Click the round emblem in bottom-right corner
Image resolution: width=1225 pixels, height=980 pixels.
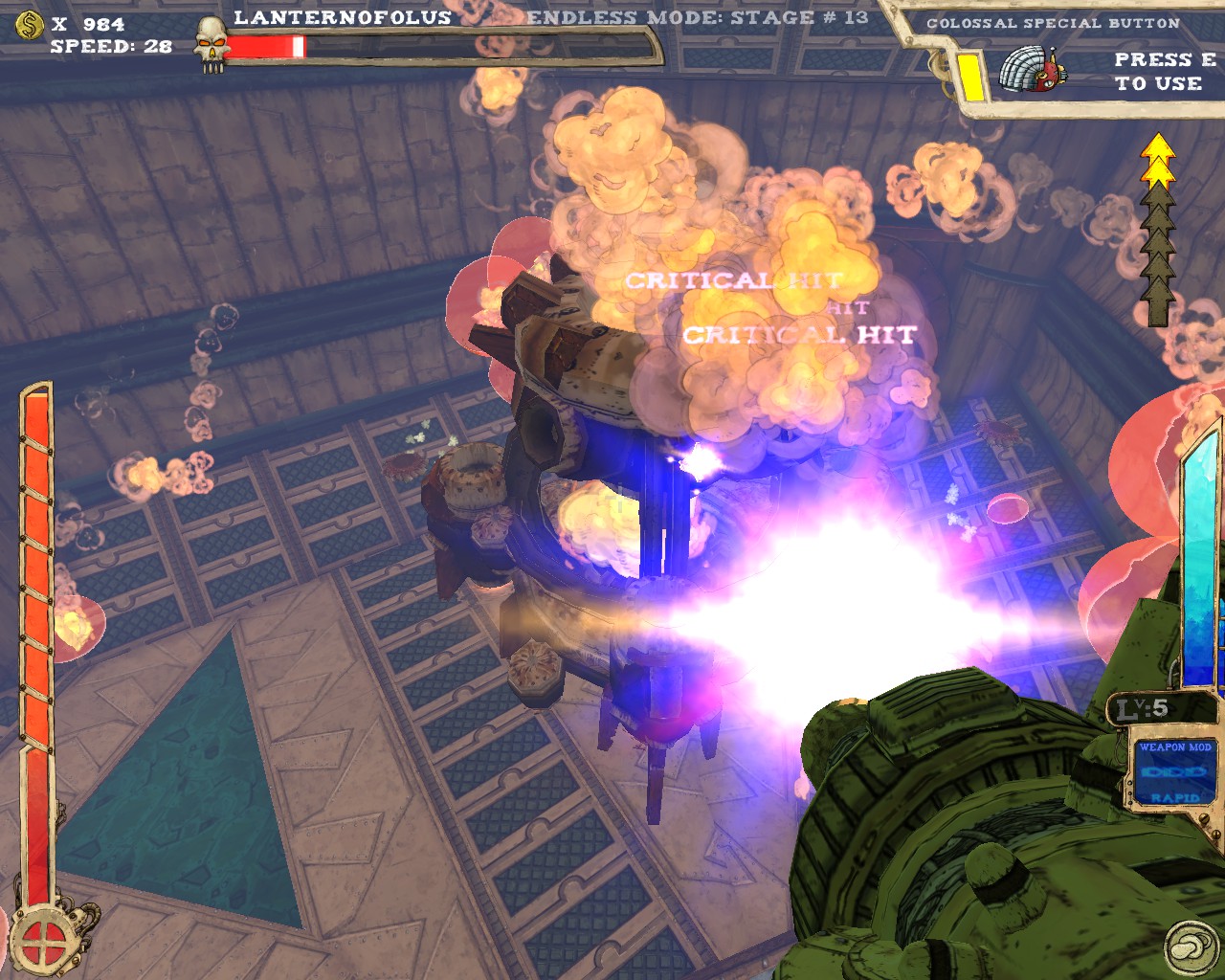tap(1191, 947)
